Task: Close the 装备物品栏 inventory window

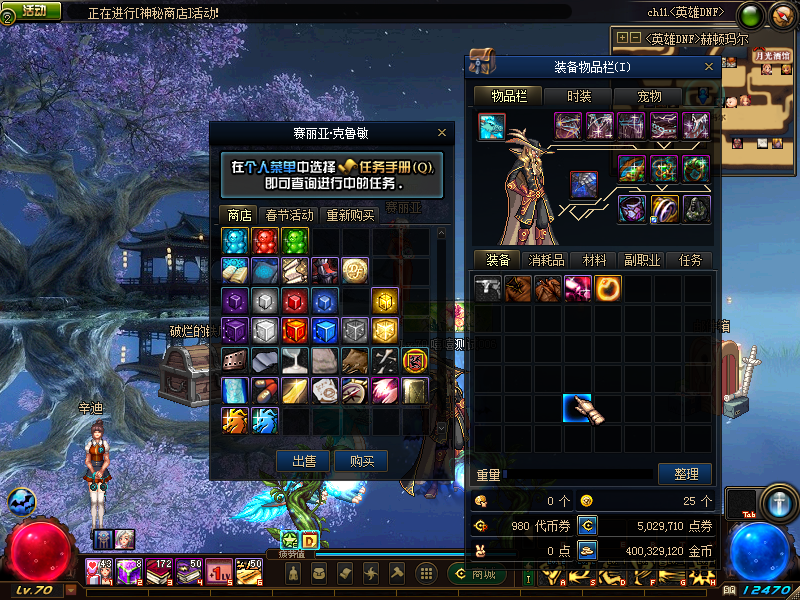Action: click(x=710, y=67)
